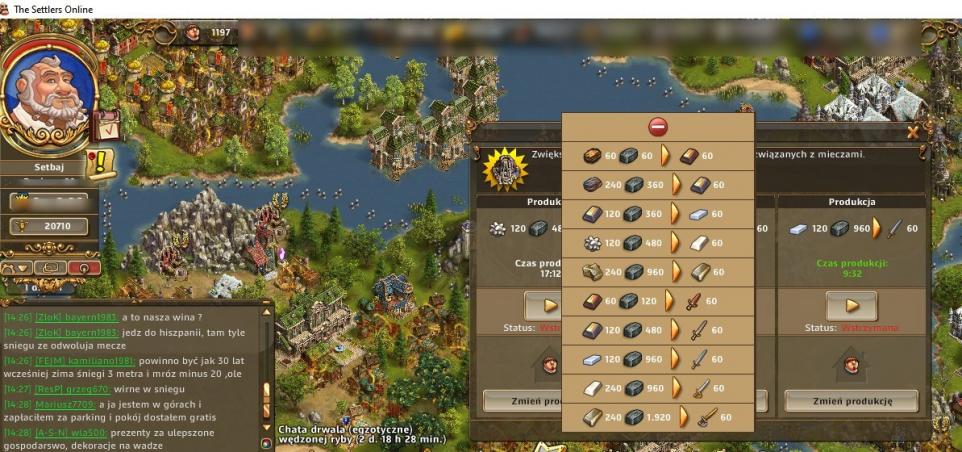This screenshot has width=962, height=452.
Task: Start production with the right play button
Action: tap(851, 305)
